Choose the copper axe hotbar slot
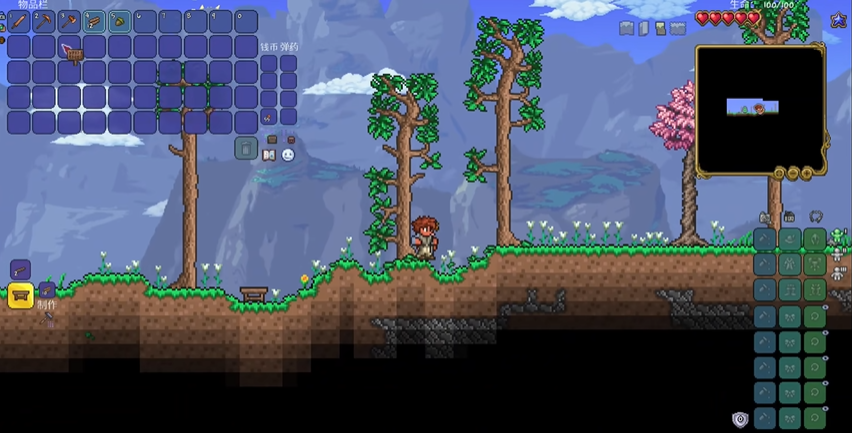 point(69,21)
